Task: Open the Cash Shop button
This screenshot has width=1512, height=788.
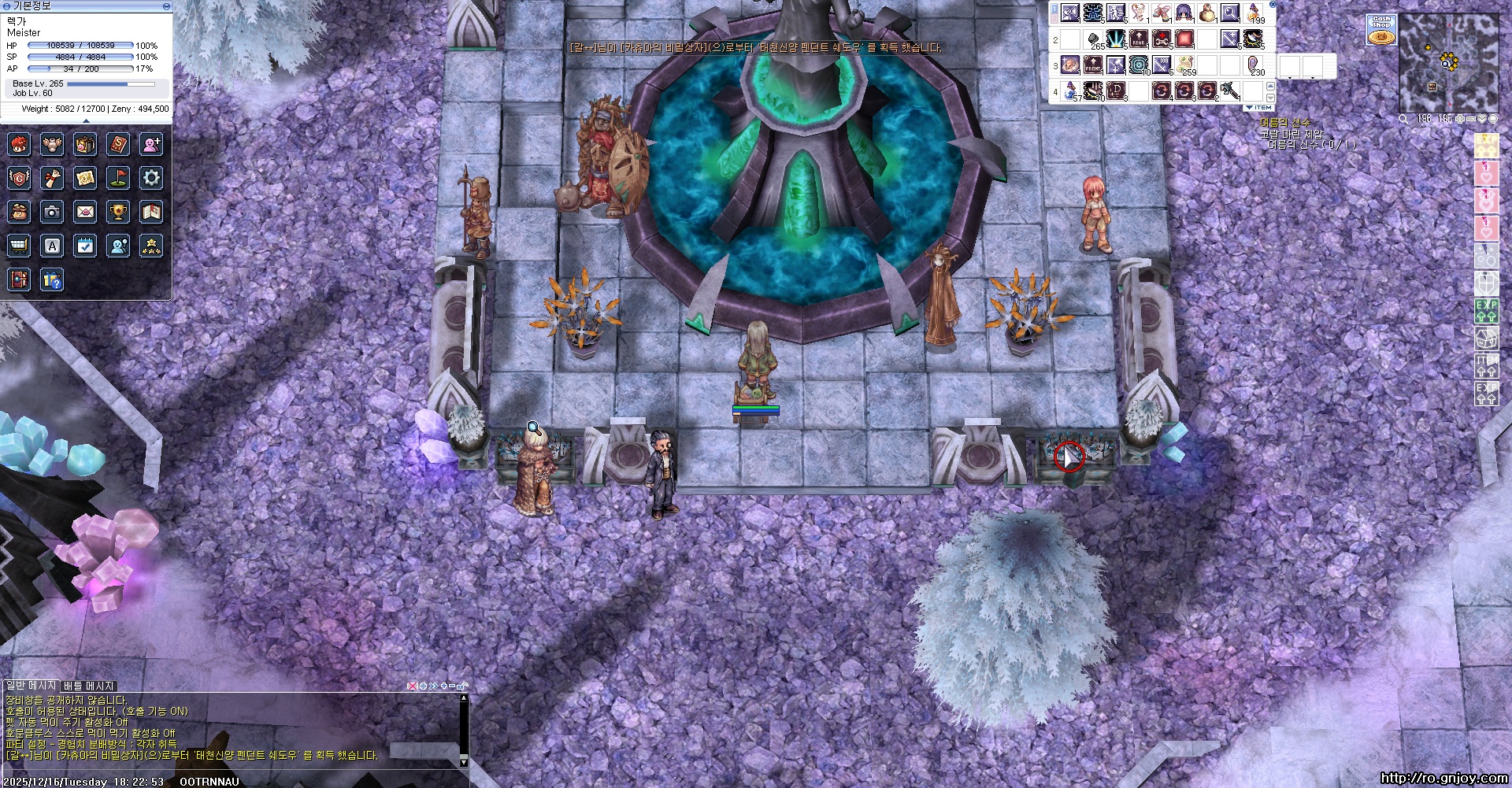Action: [1381, 30]
